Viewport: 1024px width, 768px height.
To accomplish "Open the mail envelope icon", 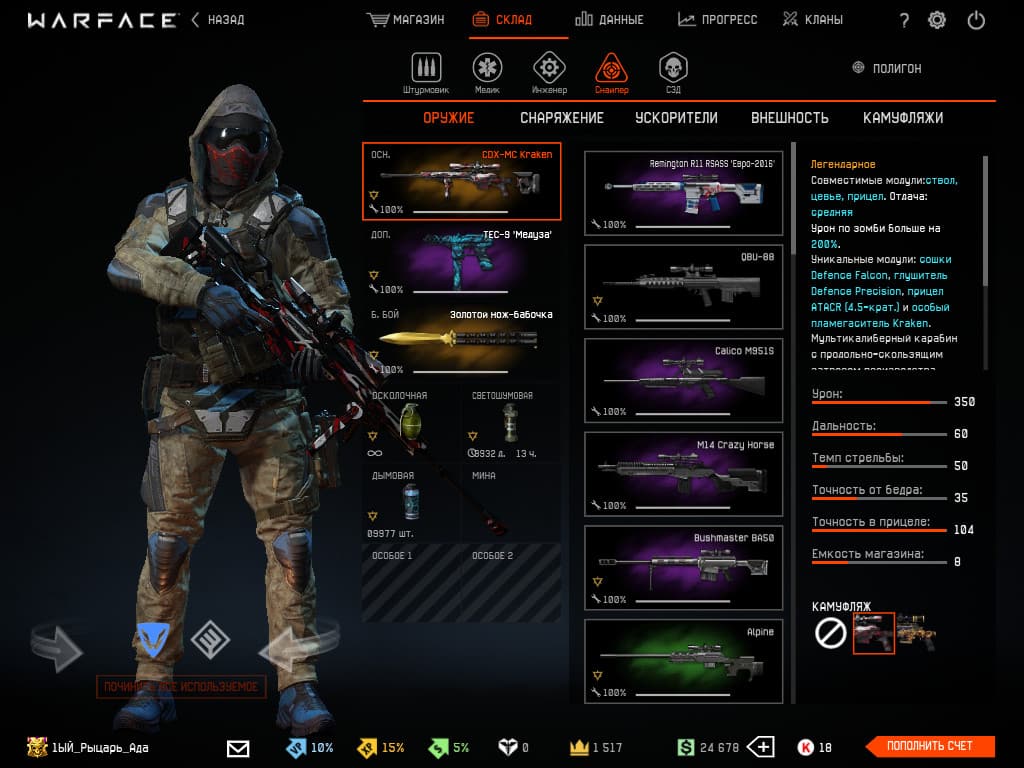I will pos(238,747).
